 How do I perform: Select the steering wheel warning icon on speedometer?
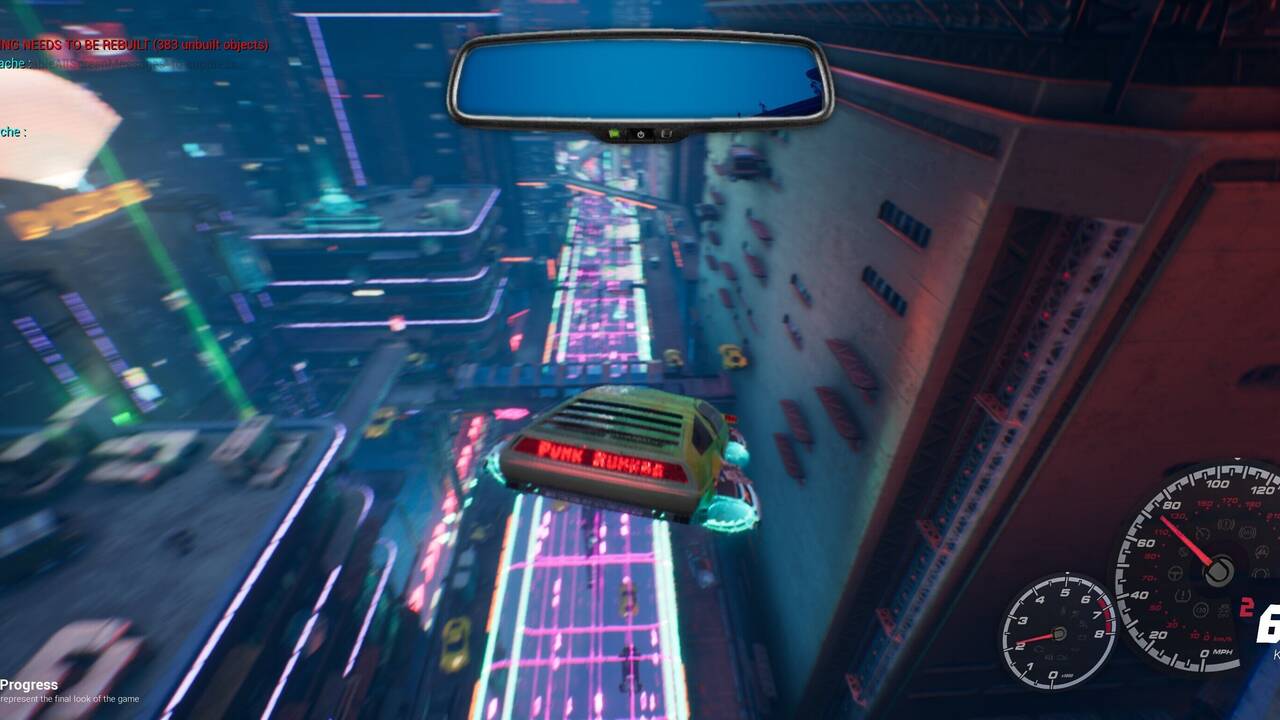click(1175, 572)
